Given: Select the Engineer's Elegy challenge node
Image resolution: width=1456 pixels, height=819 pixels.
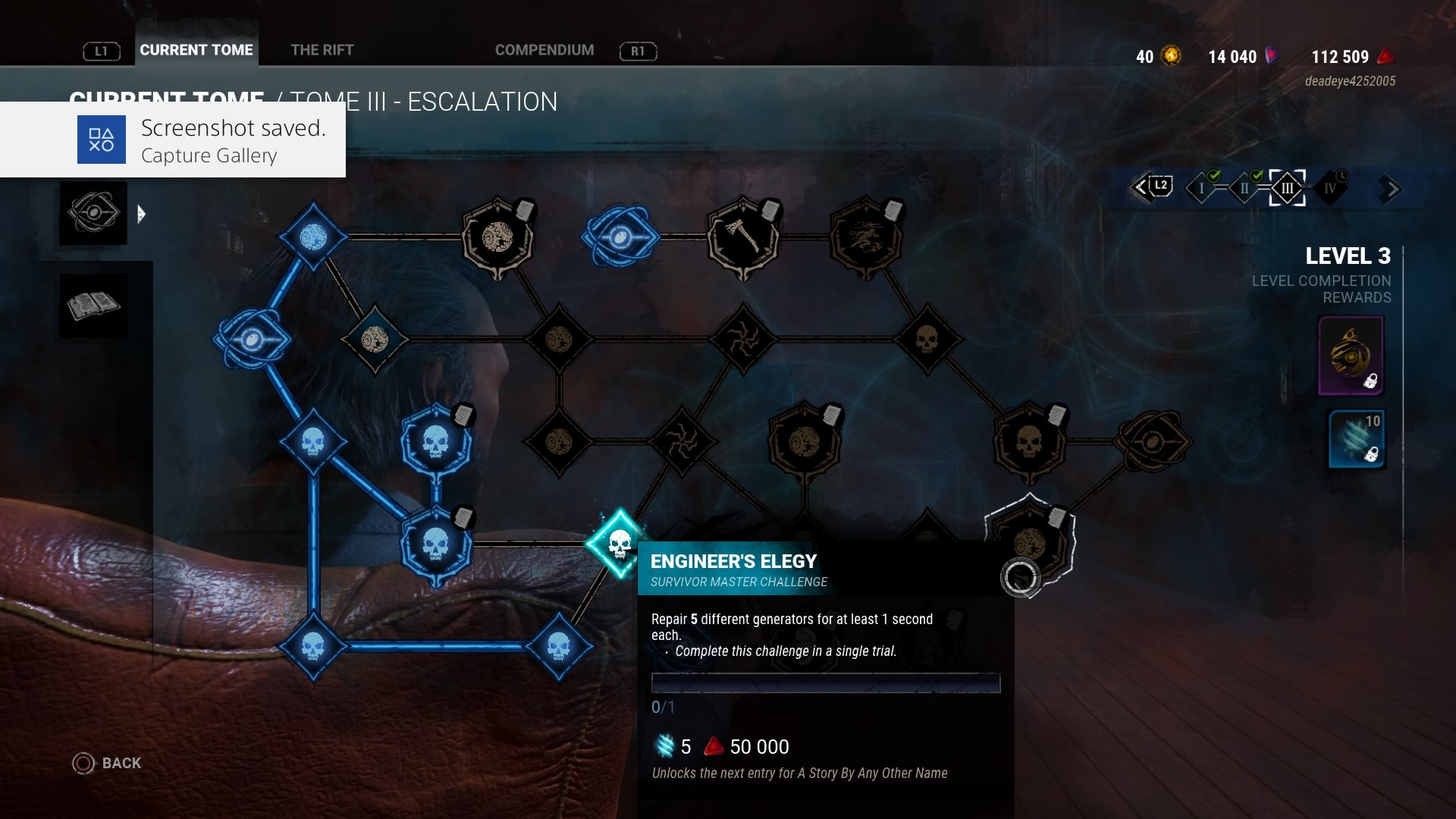Looking at the screenshot, I should tap(620, 543).
